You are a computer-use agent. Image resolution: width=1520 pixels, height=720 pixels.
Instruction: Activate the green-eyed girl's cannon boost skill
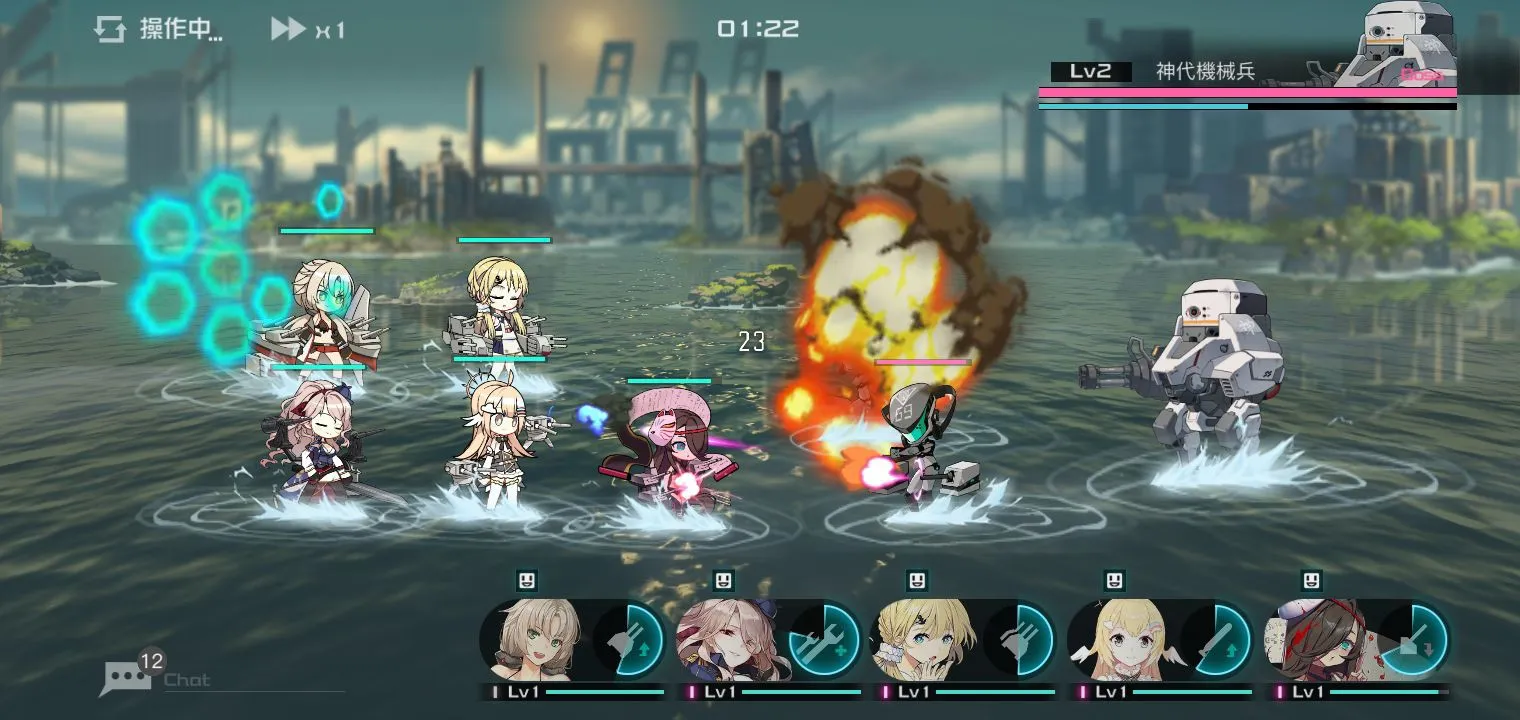point(632,640)
